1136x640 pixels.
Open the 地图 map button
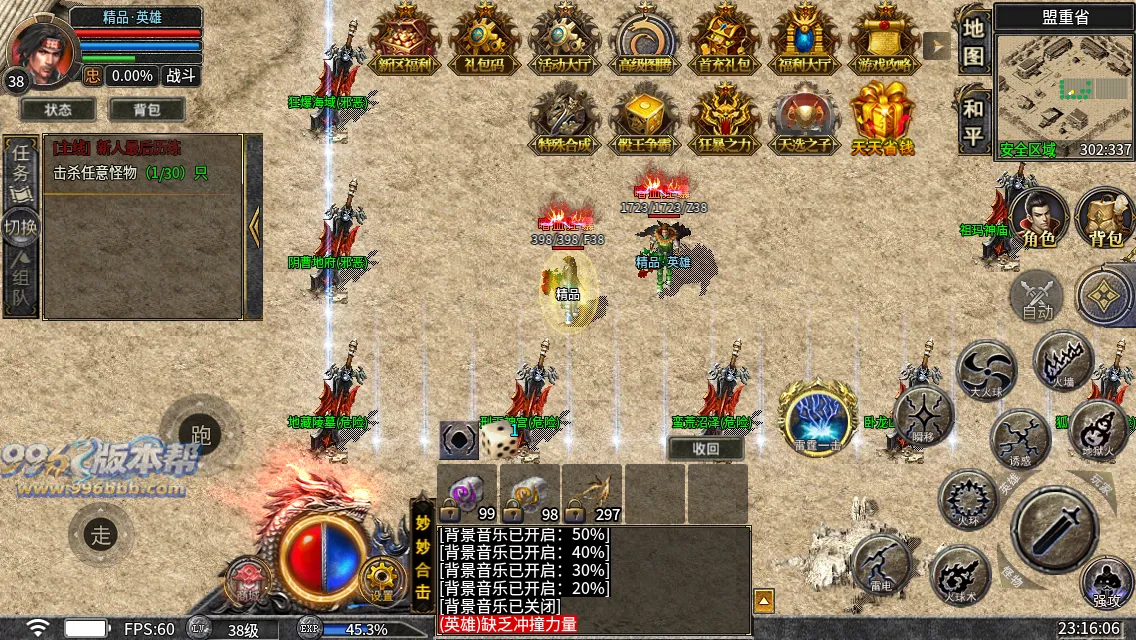(973, 41)
